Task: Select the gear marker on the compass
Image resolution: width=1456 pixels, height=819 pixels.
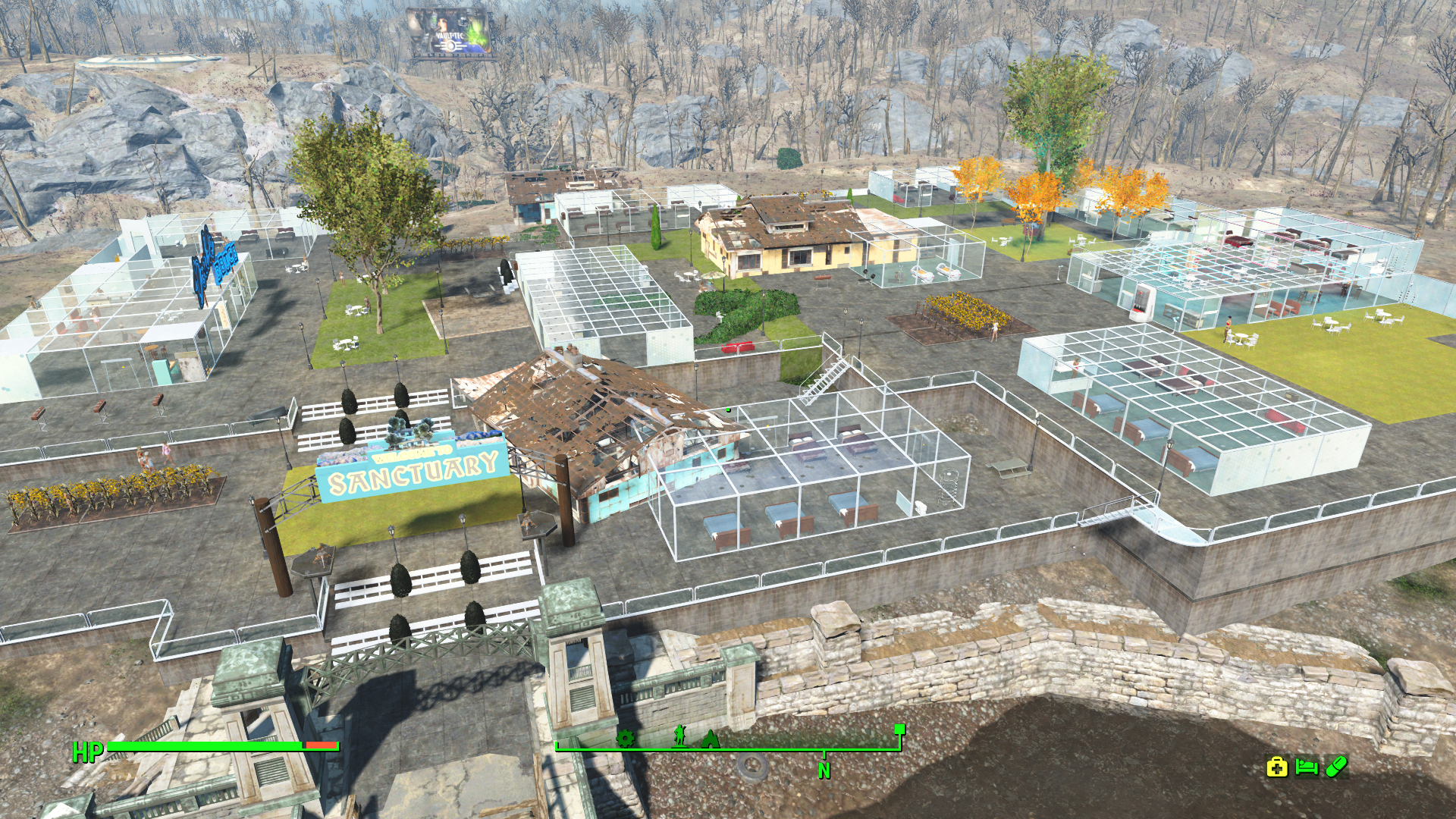Action: click(625, 737)
